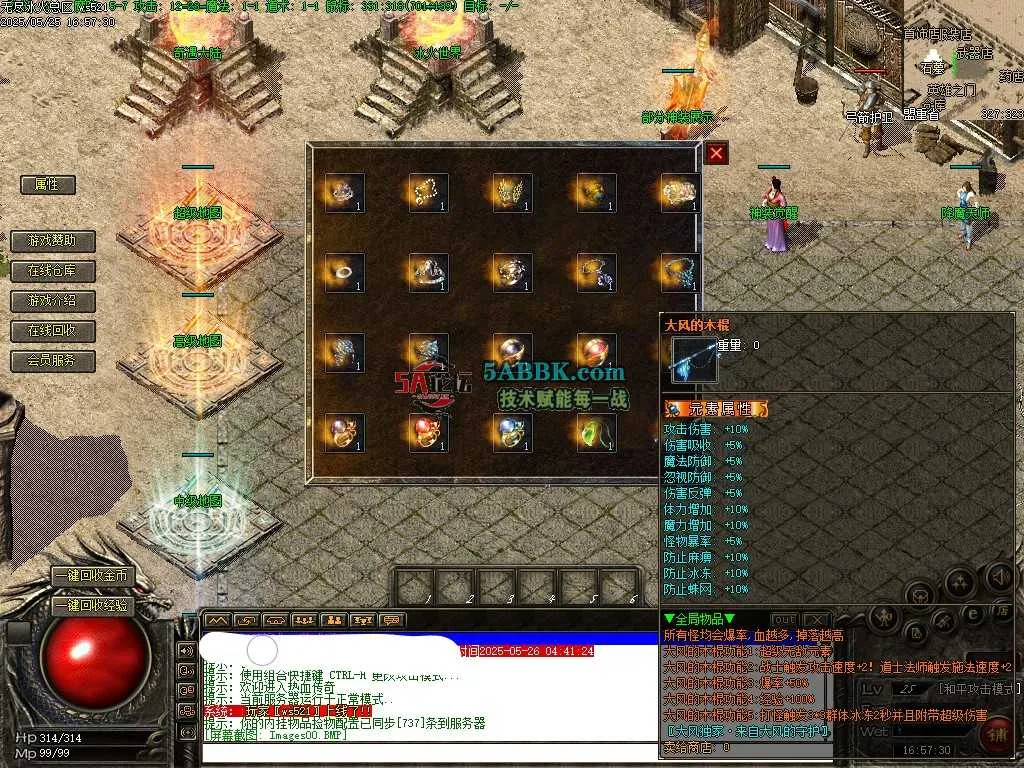The image size is (1024, 768).
Task: Toggle the sound speaker icon beside chat
Action: pyautogui.click(x=186, y=650)
